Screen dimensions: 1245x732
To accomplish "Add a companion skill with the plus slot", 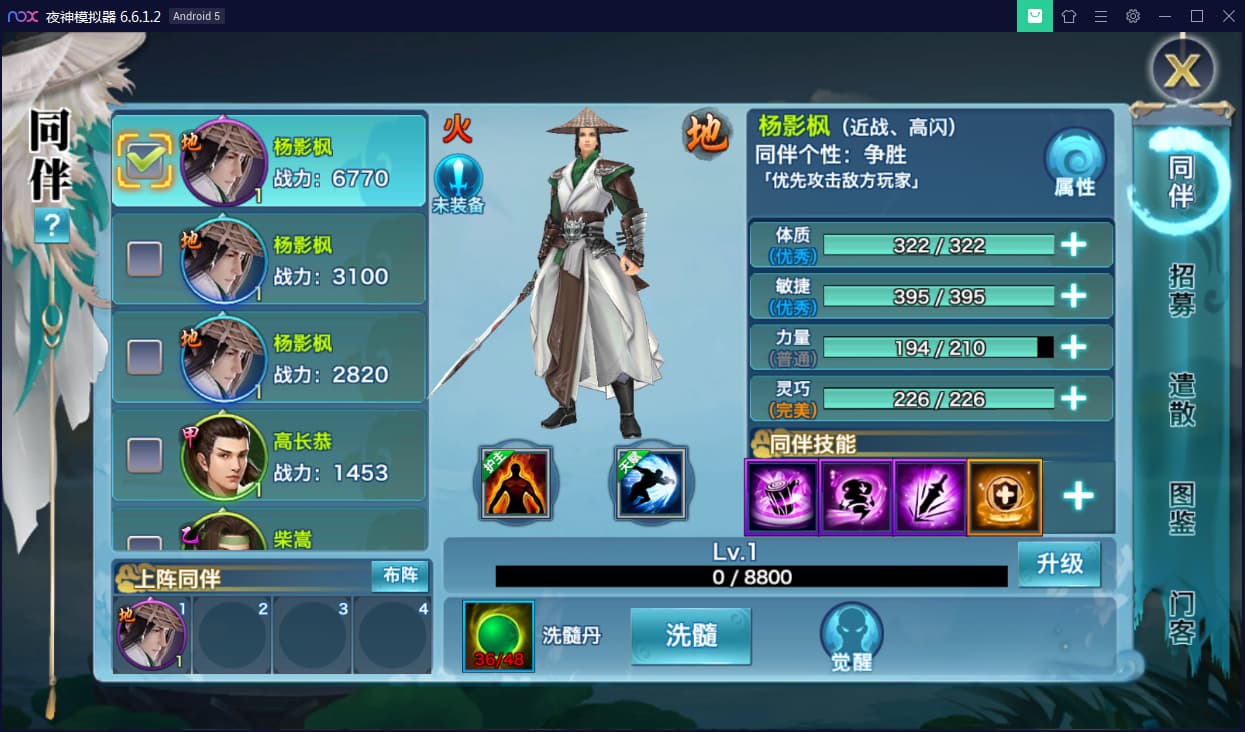I will point(1078,497).
